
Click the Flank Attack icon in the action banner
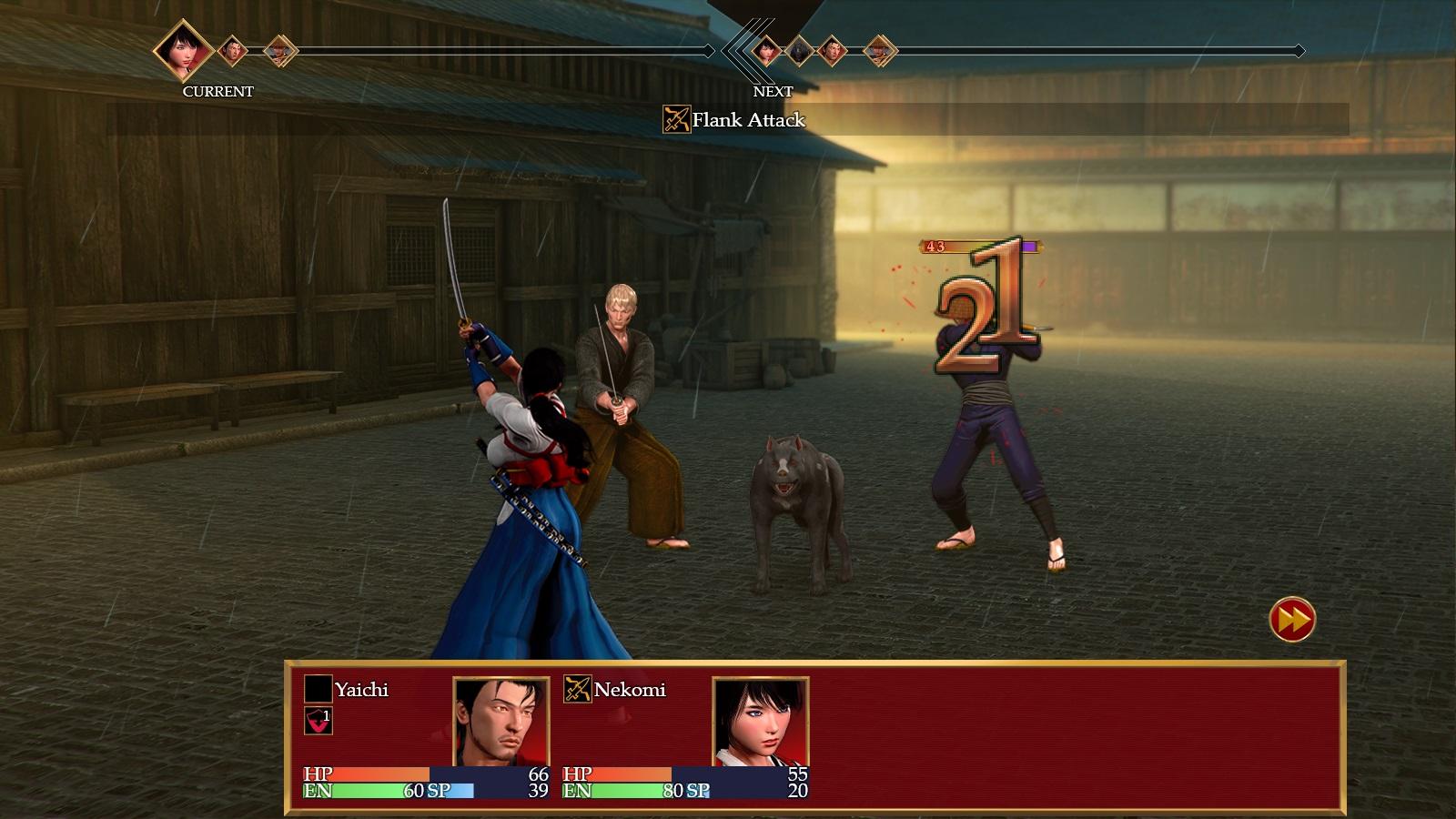(x=676, y=119)
